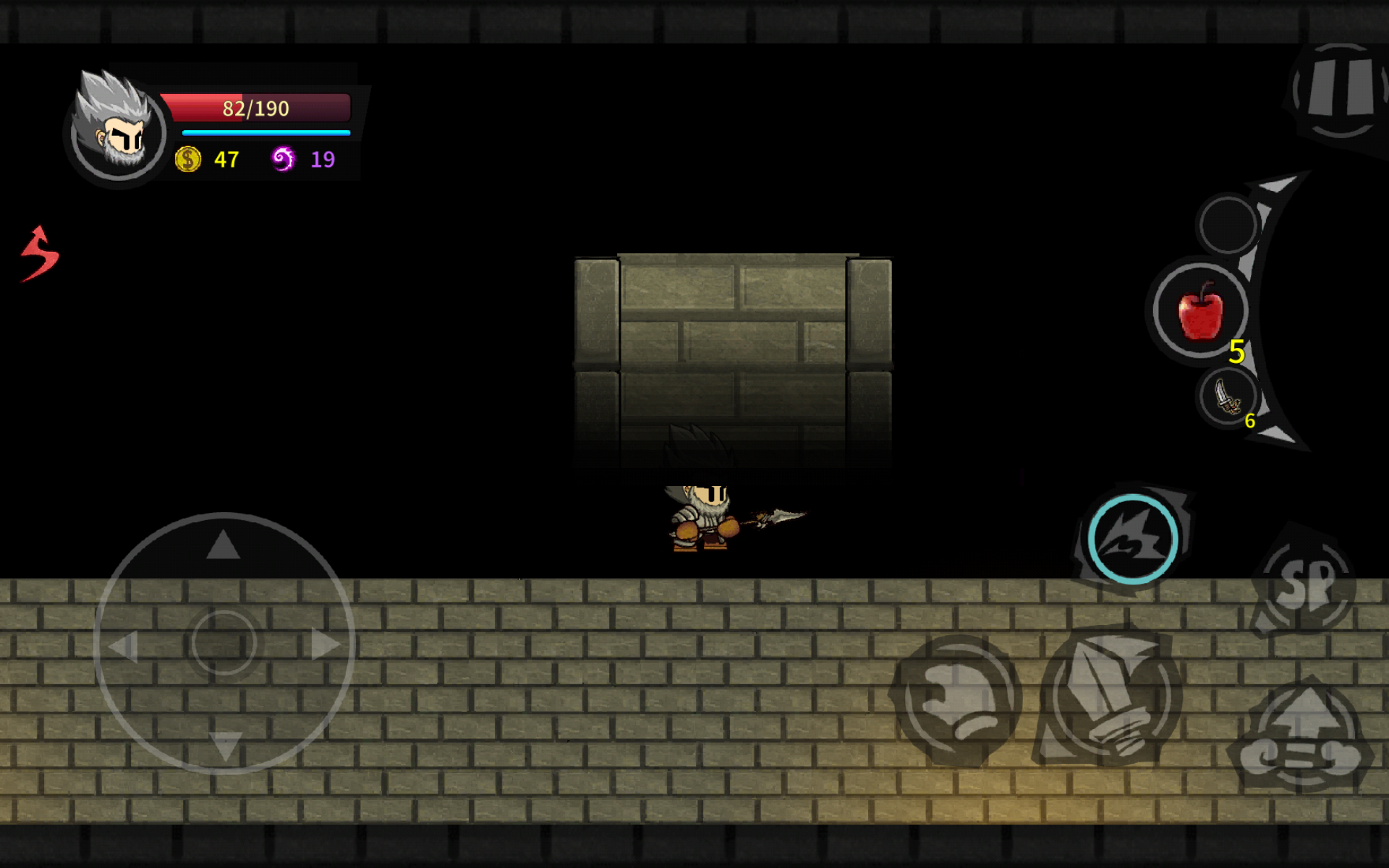1389x868 pixels.
Task: Activate the cyan-ringed dash skill
Action: click(1132, 539)
